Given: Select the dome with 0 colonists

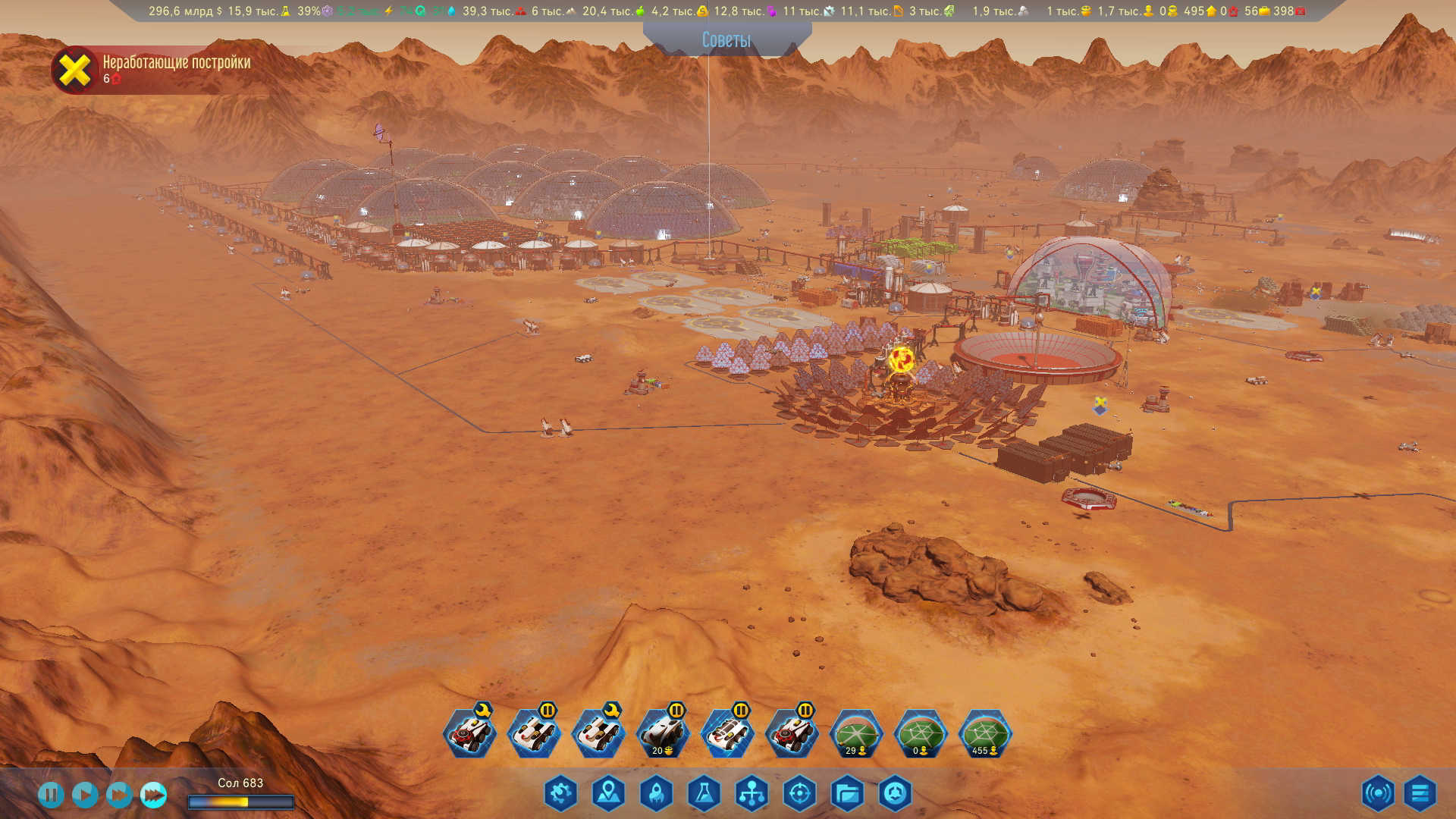Looking at the screenshot, I should (921, 734).
